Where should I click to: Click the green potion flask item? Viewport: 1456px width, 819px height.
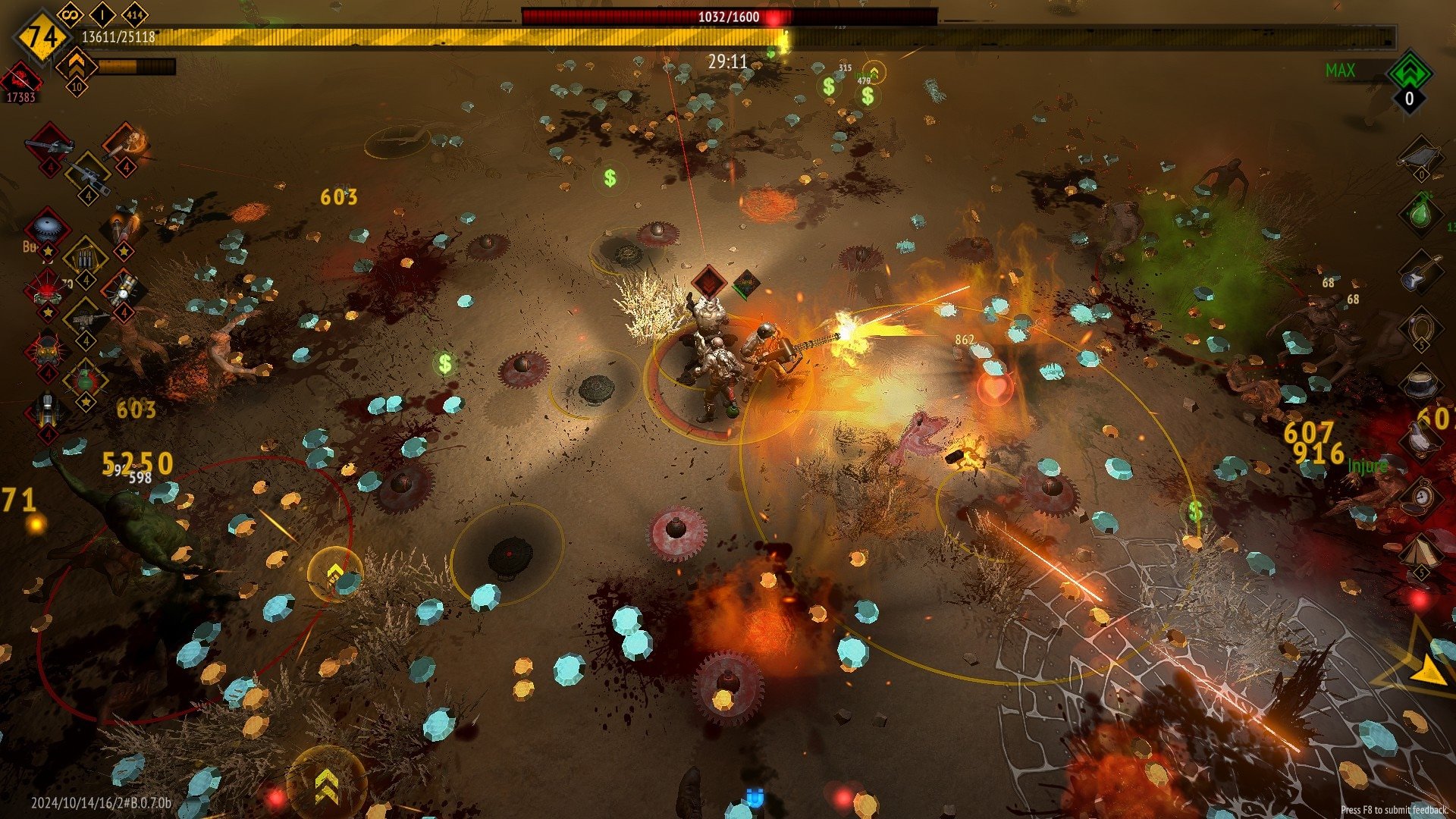click(1420, 212)
